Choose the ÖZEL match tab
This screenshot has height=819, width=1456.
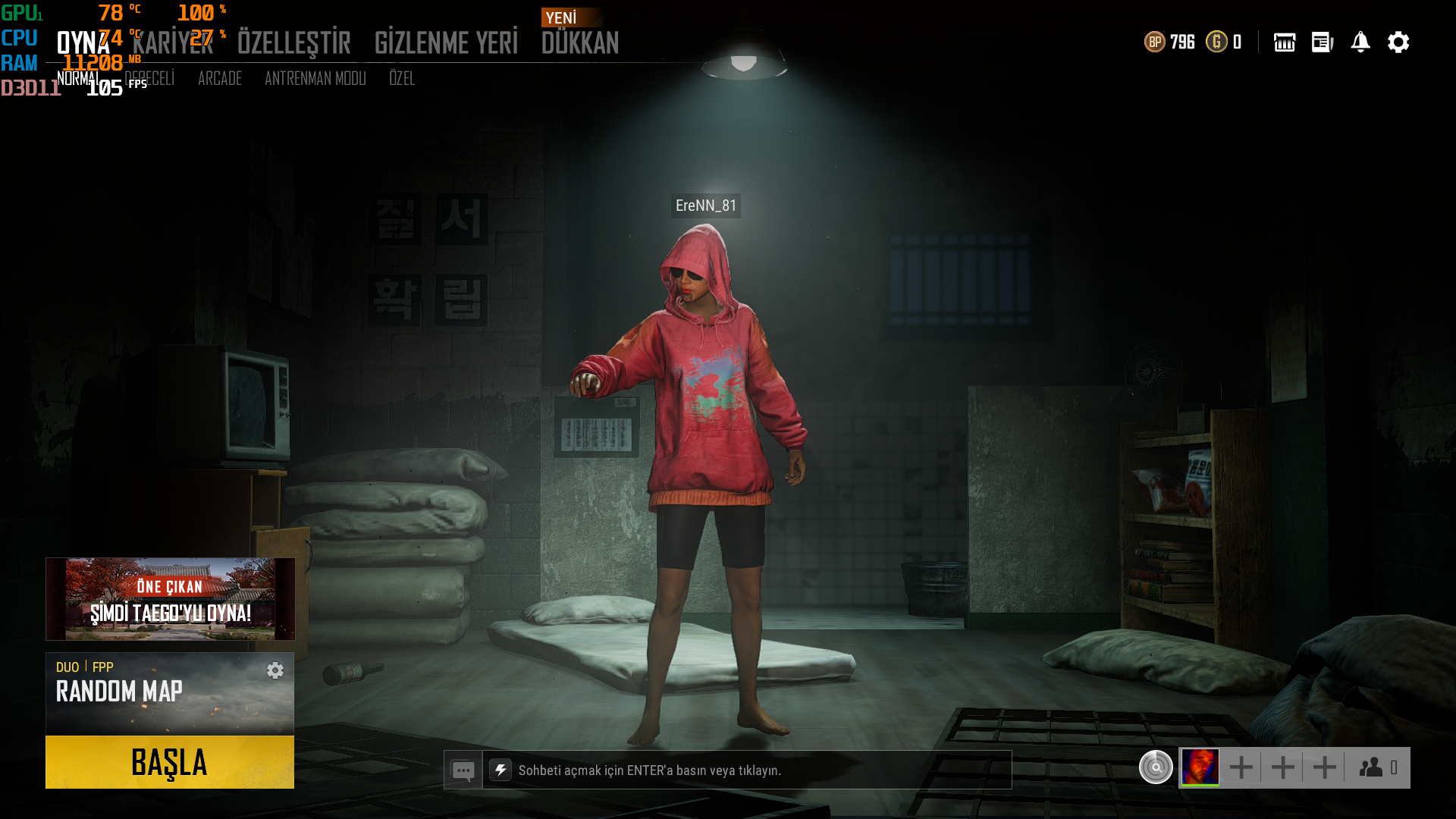click(x=402, y=79)
